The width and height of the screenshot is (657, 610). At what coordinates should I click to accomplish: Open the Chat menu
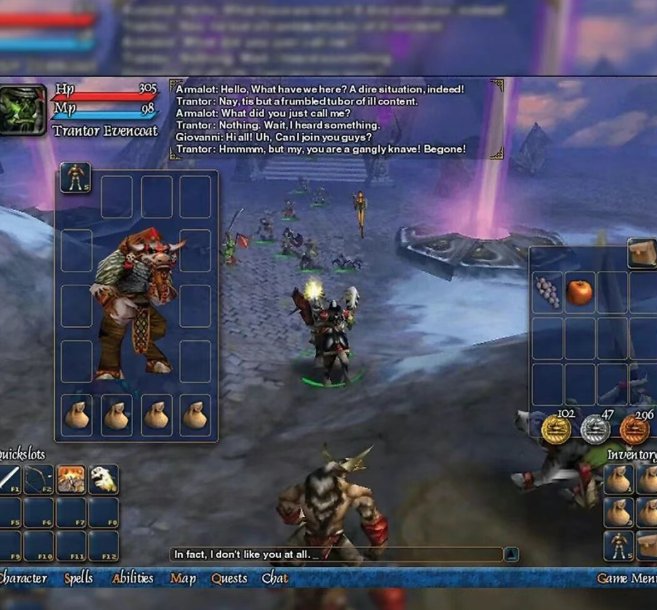(x=275, y=578)
